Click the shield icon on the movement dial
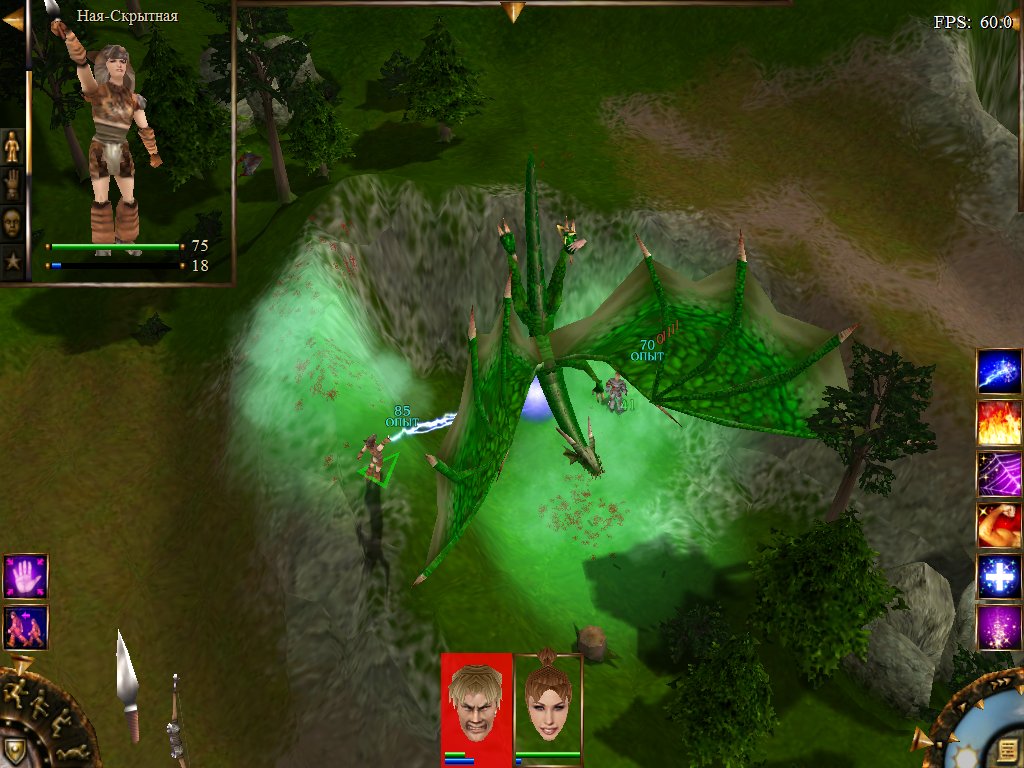Screen dimensions: 1024x768 click(x=14, y=750)
